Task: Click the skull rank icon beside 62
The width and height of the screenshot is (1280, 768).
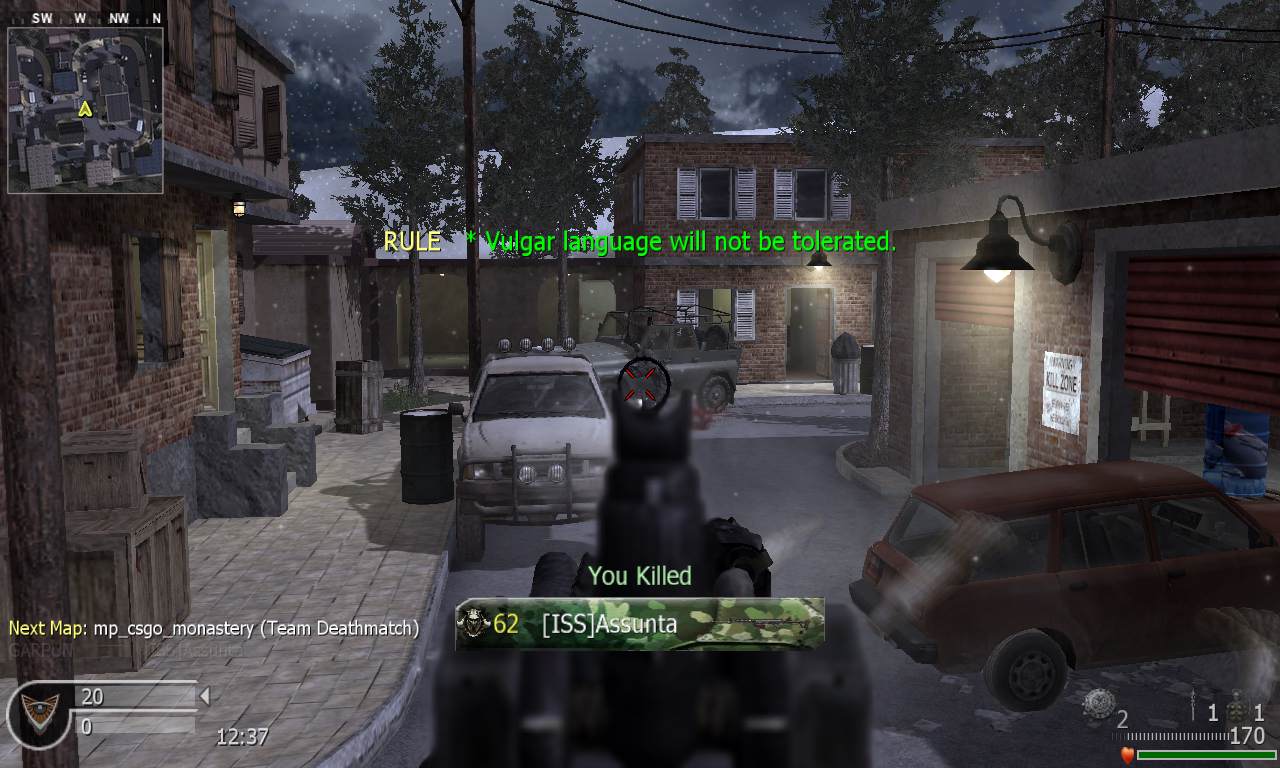Action: point(472,625)
